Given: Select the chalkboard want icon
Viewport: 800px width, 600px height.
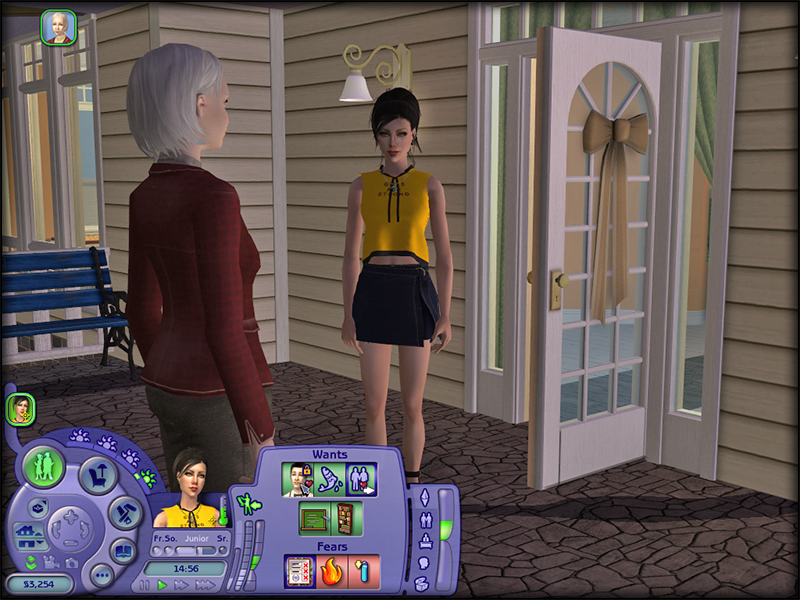Looking at the screenshot, I should pyautogui.click(x=314, y=518).
